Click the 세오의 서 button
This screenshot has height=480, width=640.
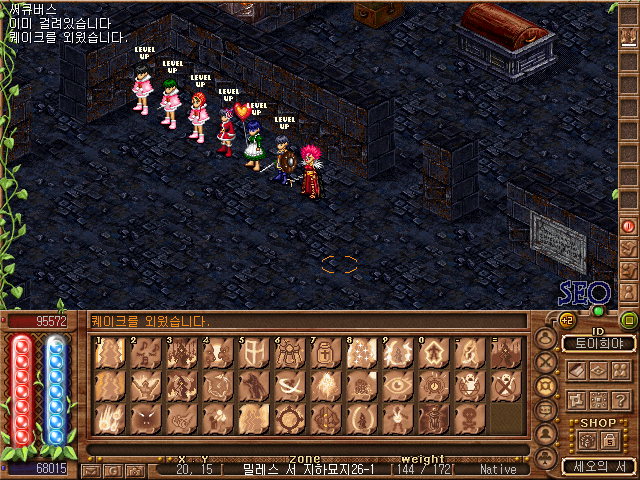point(598,465)
